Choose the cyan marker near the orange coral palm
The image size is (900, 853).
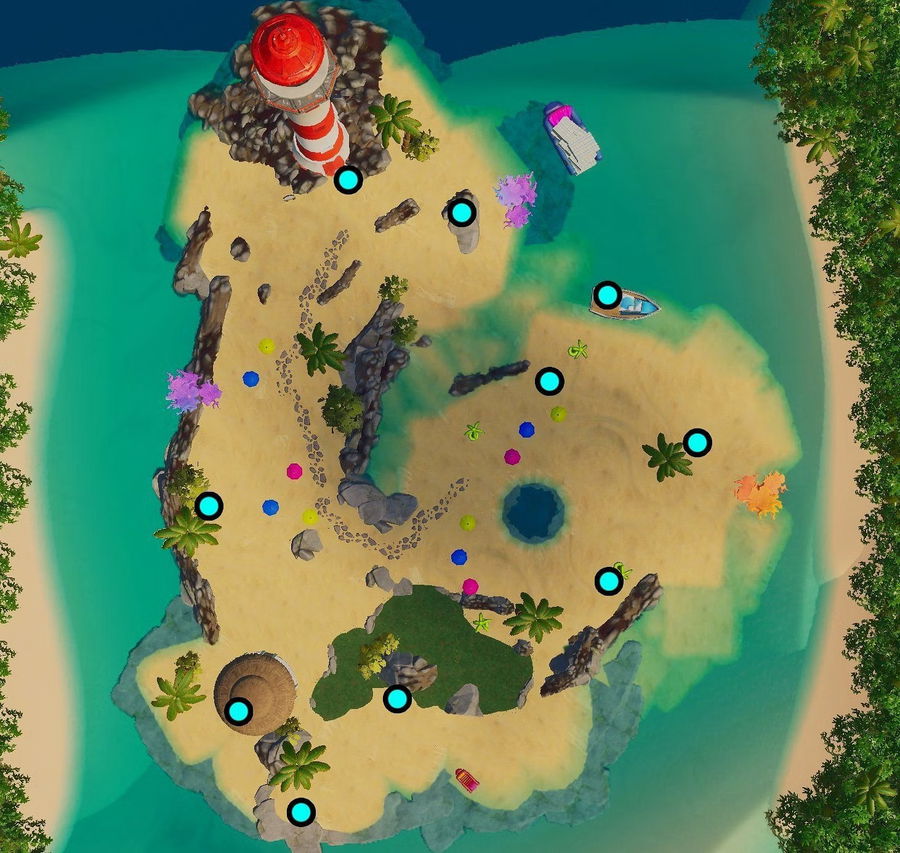click(x=697, y=441)
